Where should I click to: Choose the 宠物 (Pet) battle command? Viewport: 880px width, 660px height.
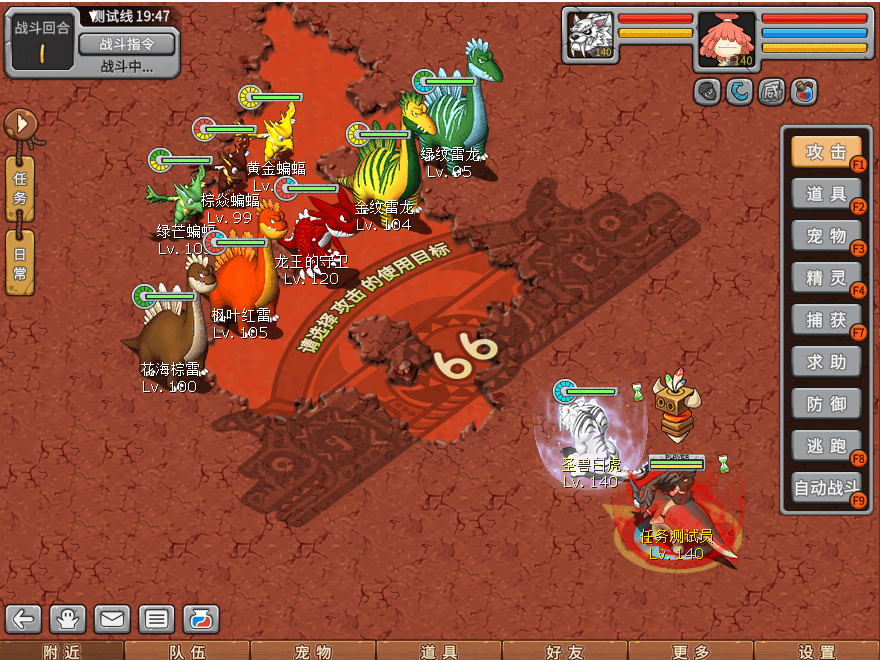[x=826, y=236]
